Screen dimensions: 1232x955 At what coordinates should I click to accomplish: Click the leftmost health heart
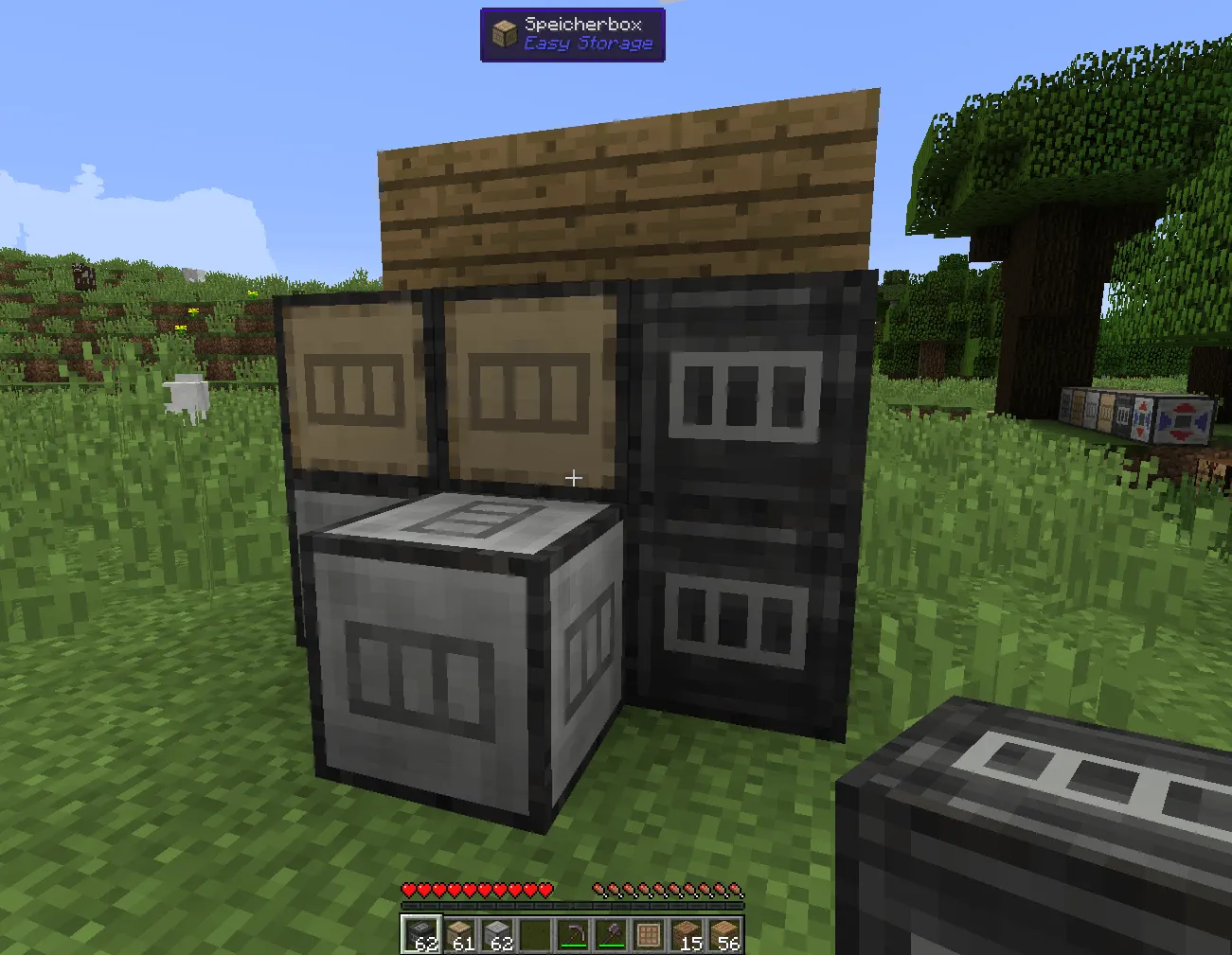[x=409, y=890]
